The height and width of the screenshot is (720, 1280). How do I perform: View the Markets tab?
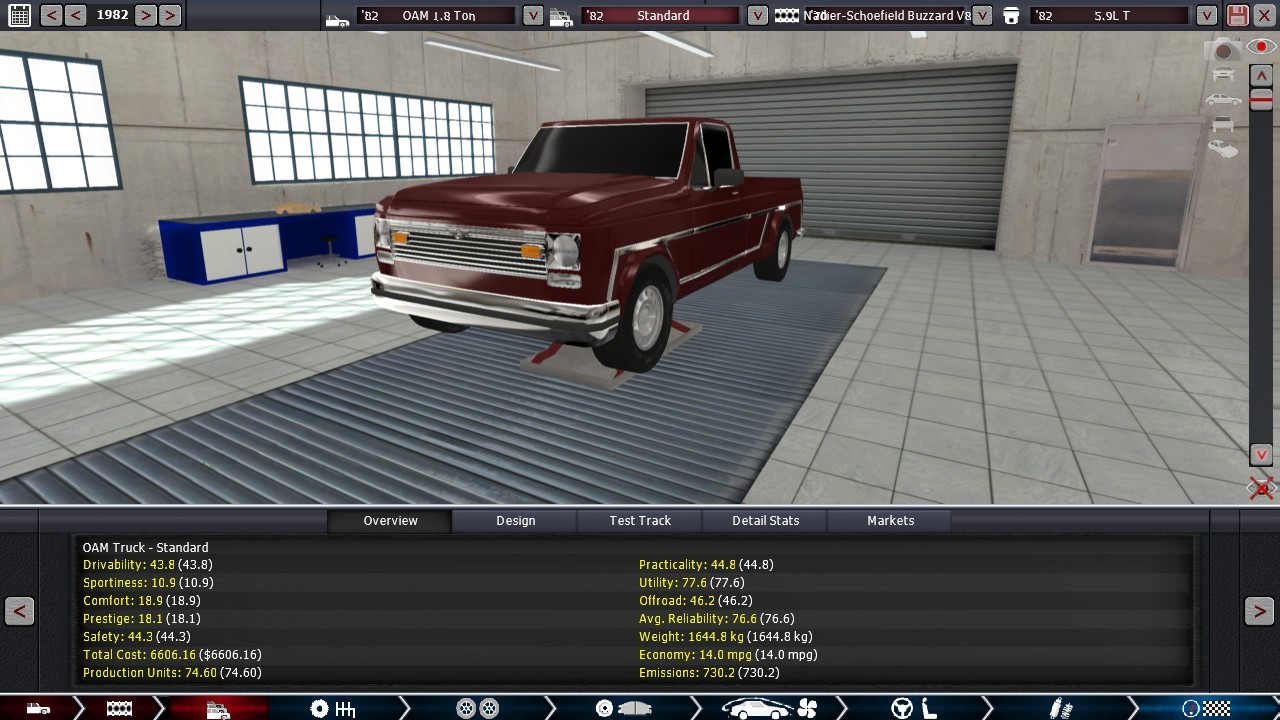coord(890,520)
